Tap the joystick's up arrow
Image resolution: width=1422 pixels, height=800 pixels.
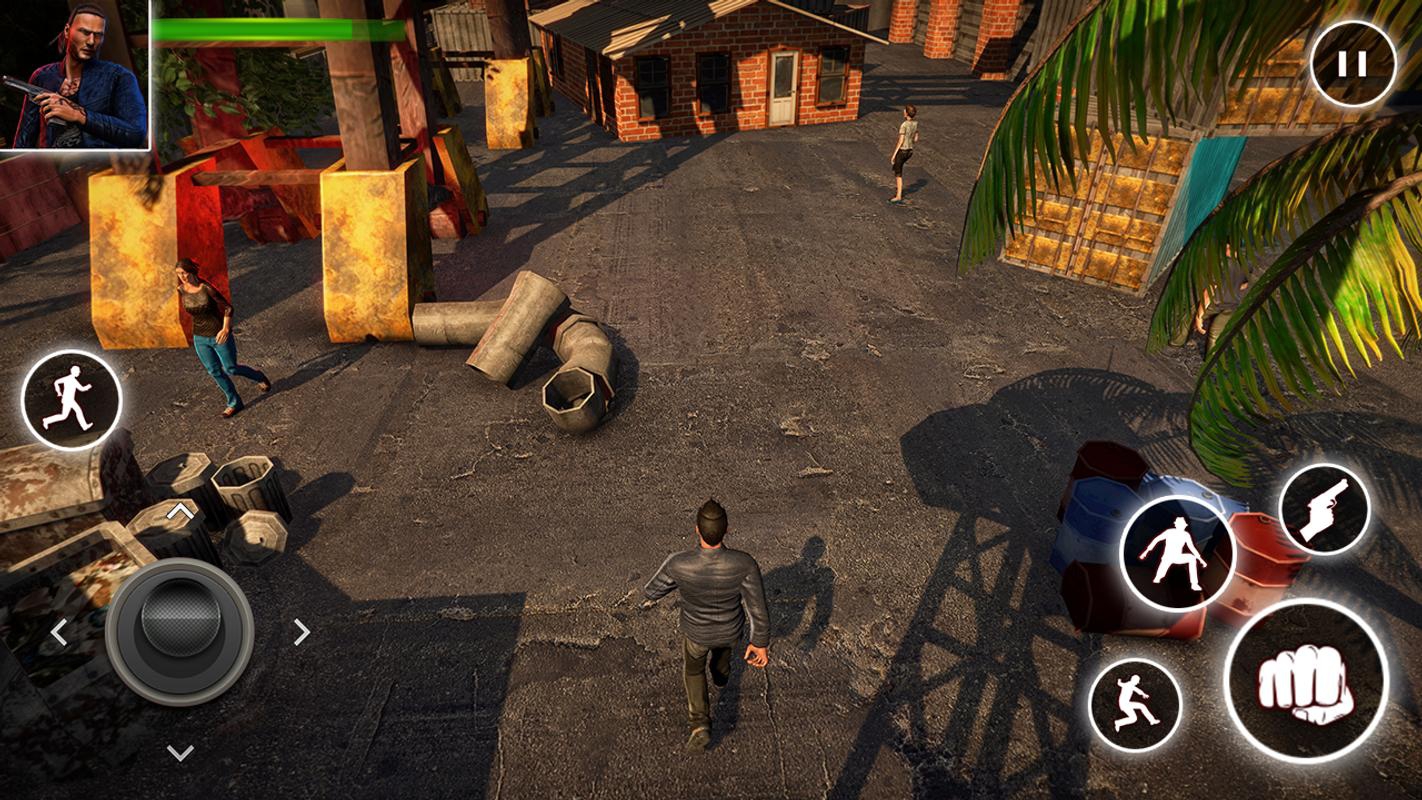[x=180, y=513]
